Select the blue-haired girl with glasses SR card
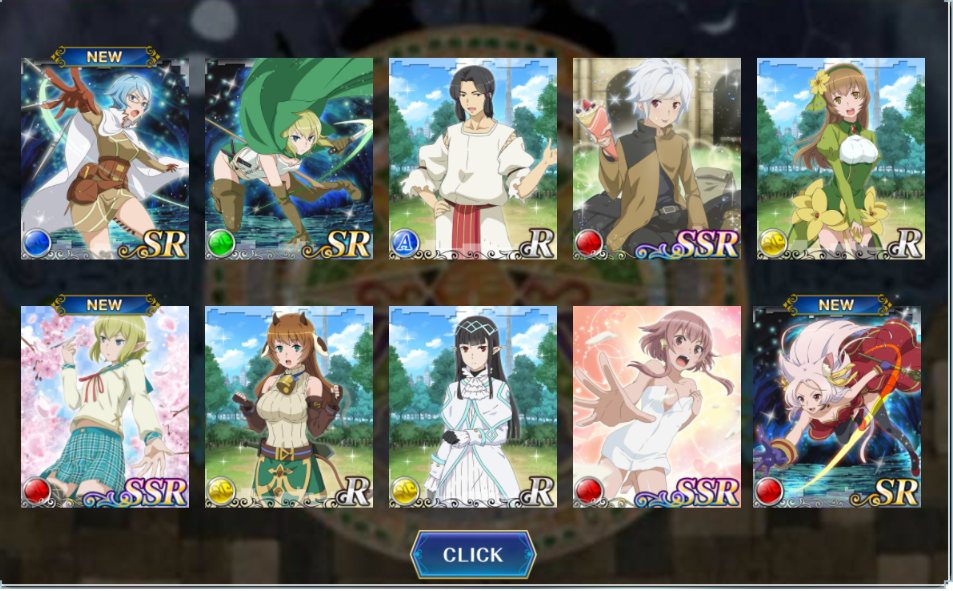 click(x=105, y=159)
